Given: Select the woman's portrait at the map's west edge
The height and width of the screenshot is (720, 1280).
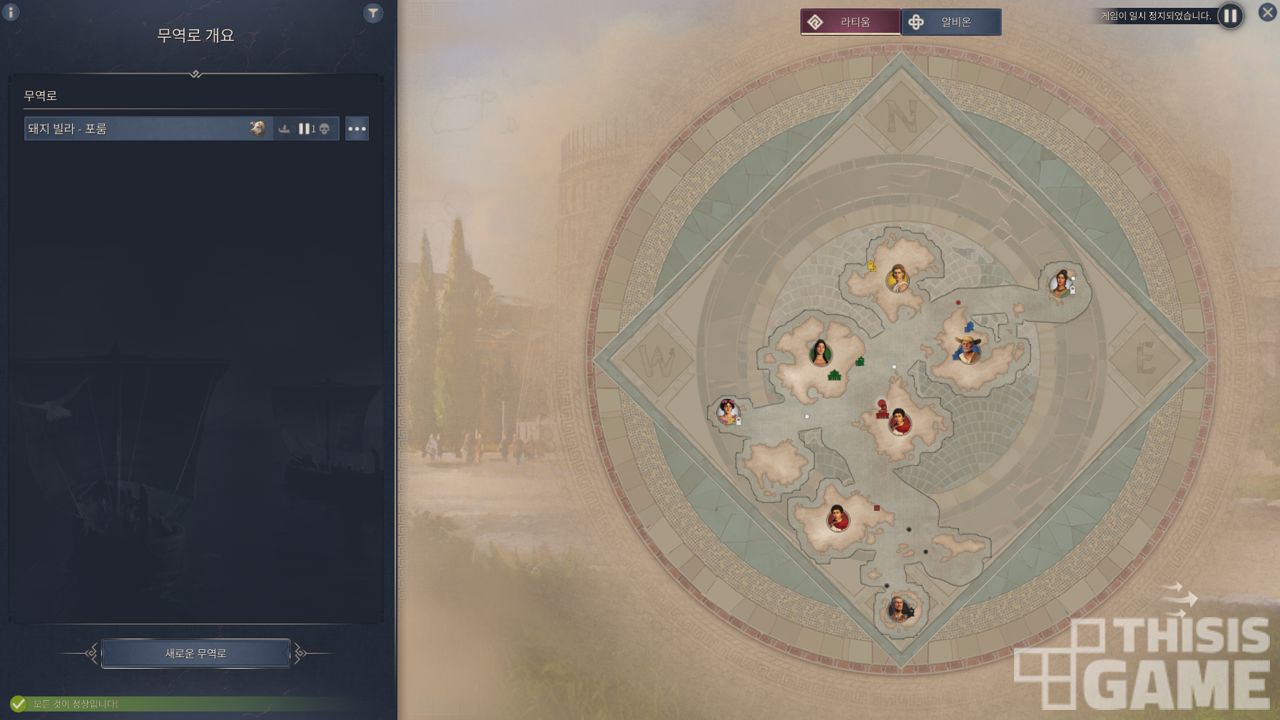Looking at the screenshot, I should pyautogui.click(x=728, y=411).
